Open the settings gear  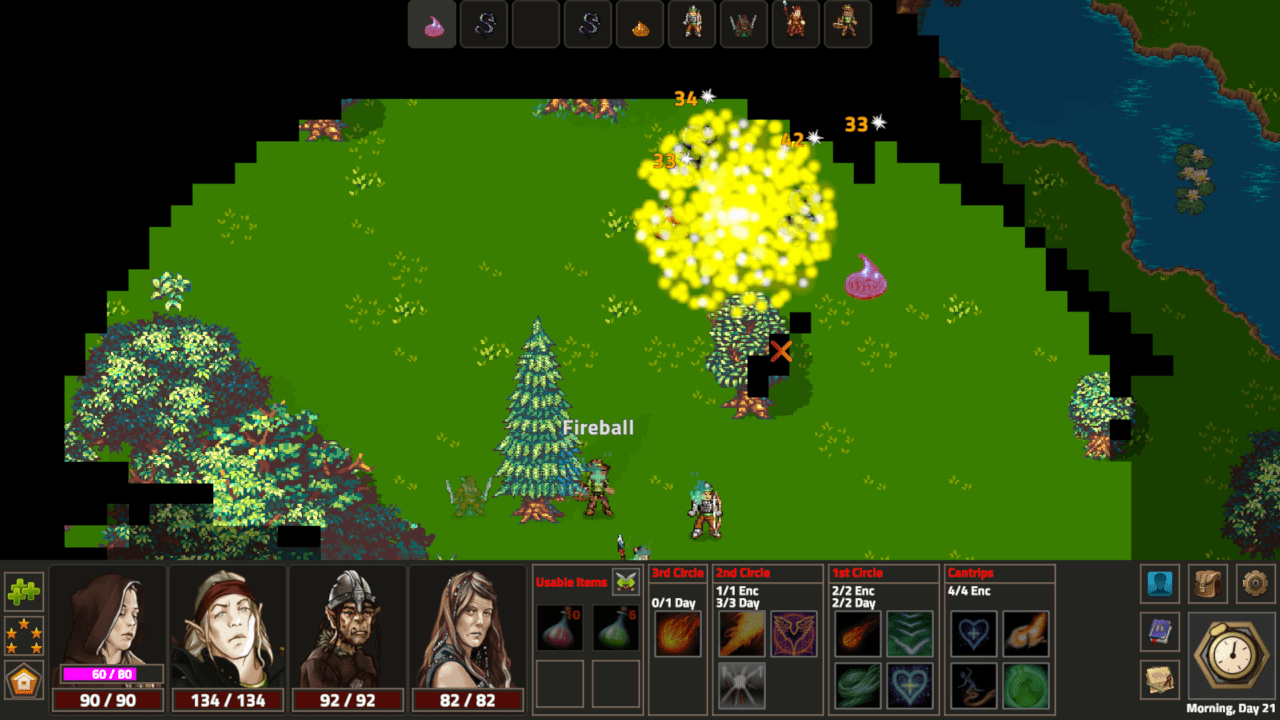(1257, 583)
